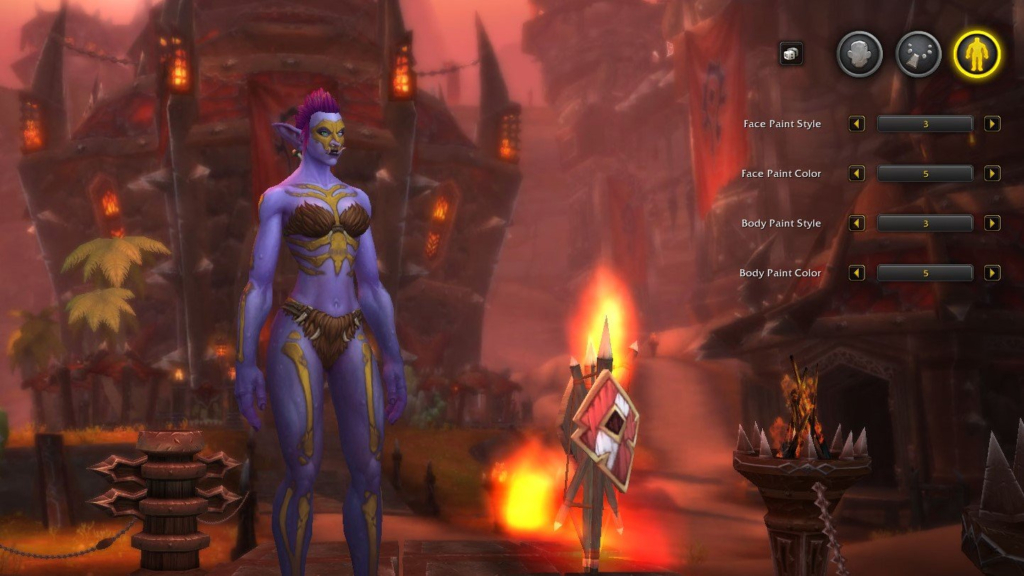Go to previous Body Paint Style
Screen dimensions: 1024x576
click(857, 223)
